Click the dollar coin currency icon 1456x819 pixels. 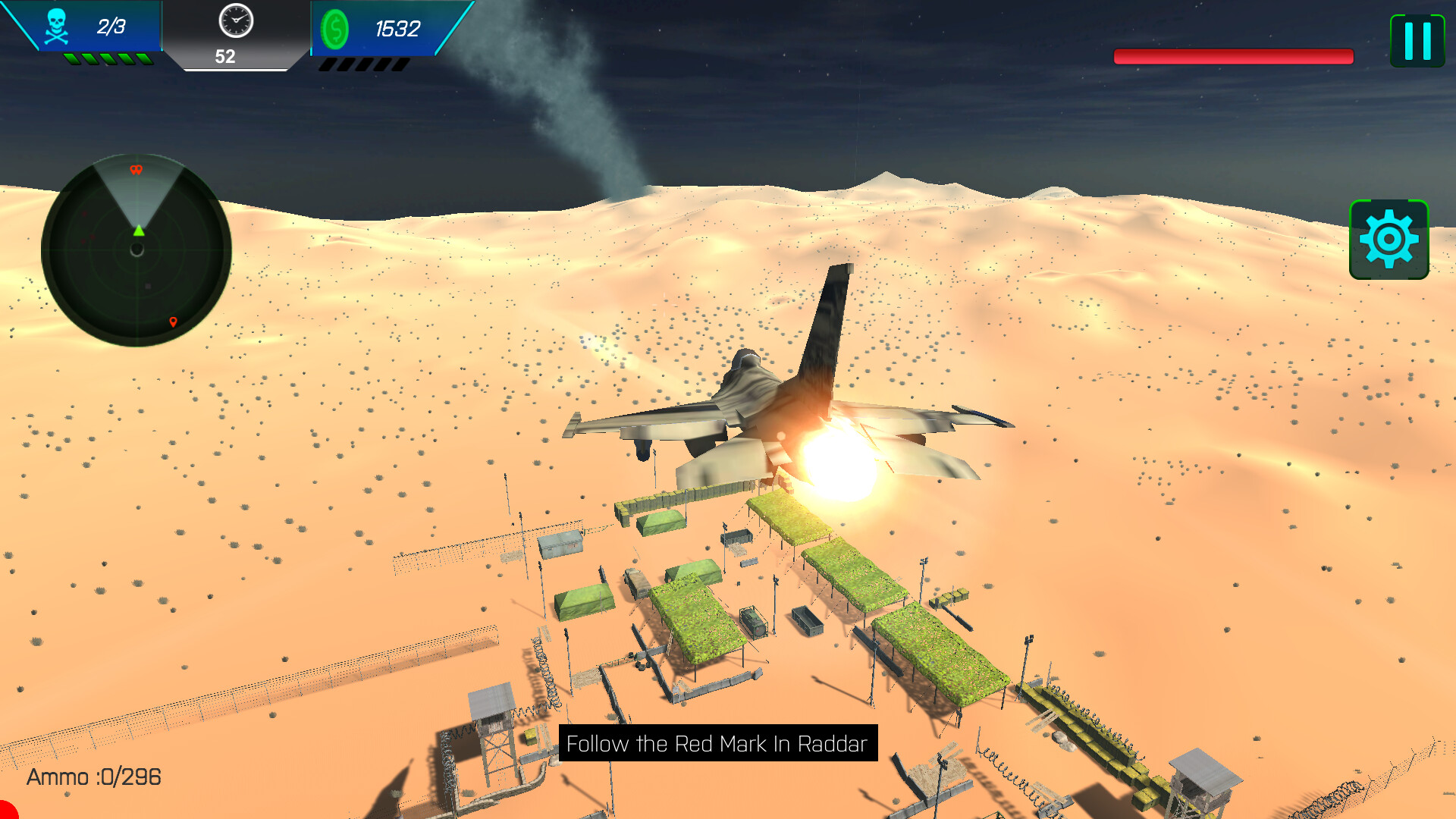[336, 29]
